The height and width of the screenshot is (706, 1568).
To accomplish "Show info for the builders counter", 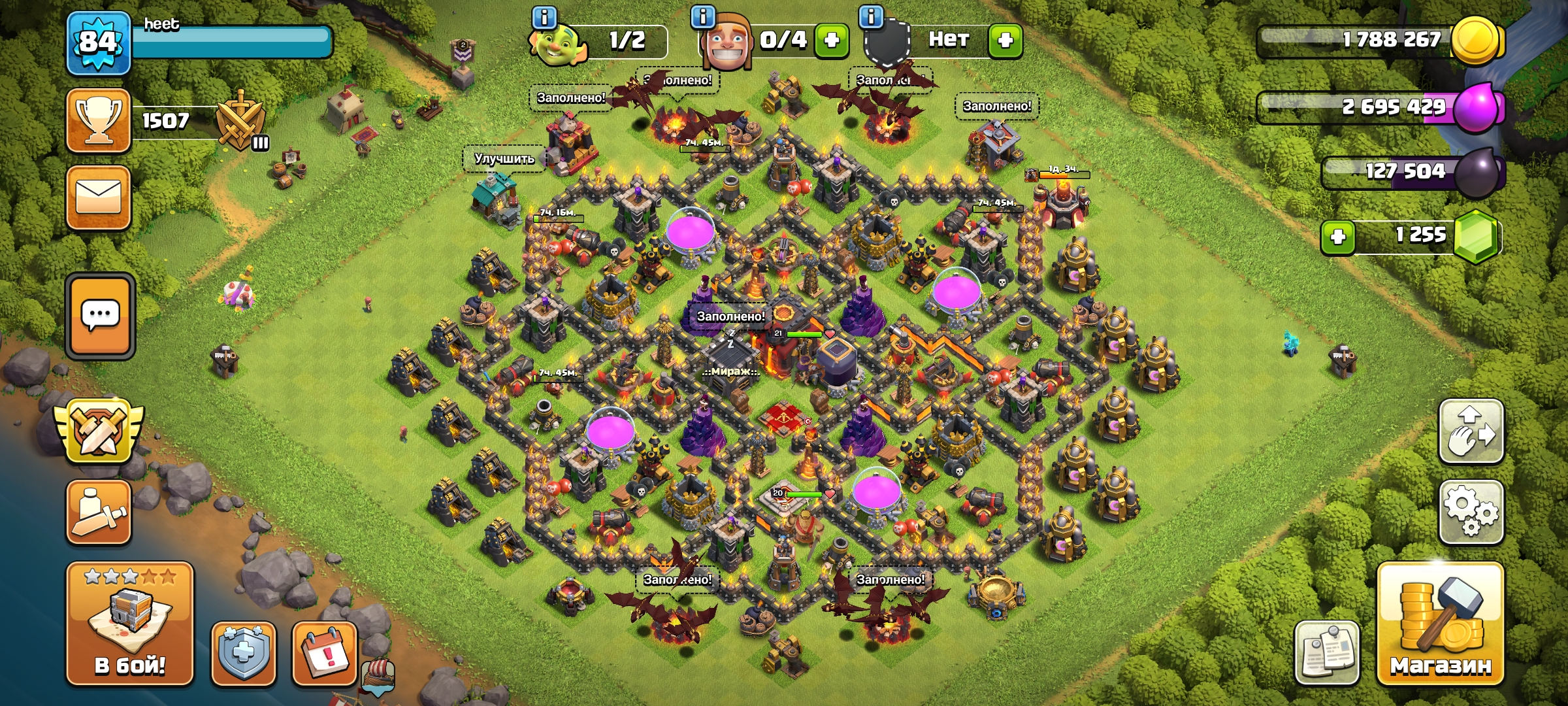I will click(703, 17).
